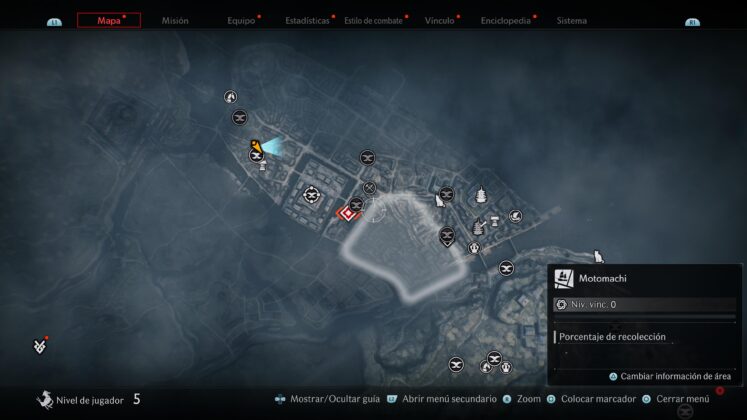Go to the Enciclopedia tab
The width and height of the screenshot is (747, 420).
pos(505,20)
